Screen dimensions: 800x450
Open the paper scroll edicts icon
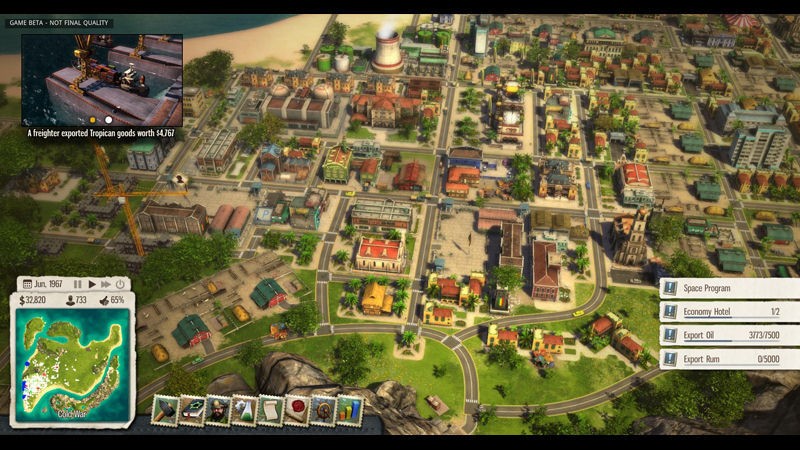tap(271, 409)
